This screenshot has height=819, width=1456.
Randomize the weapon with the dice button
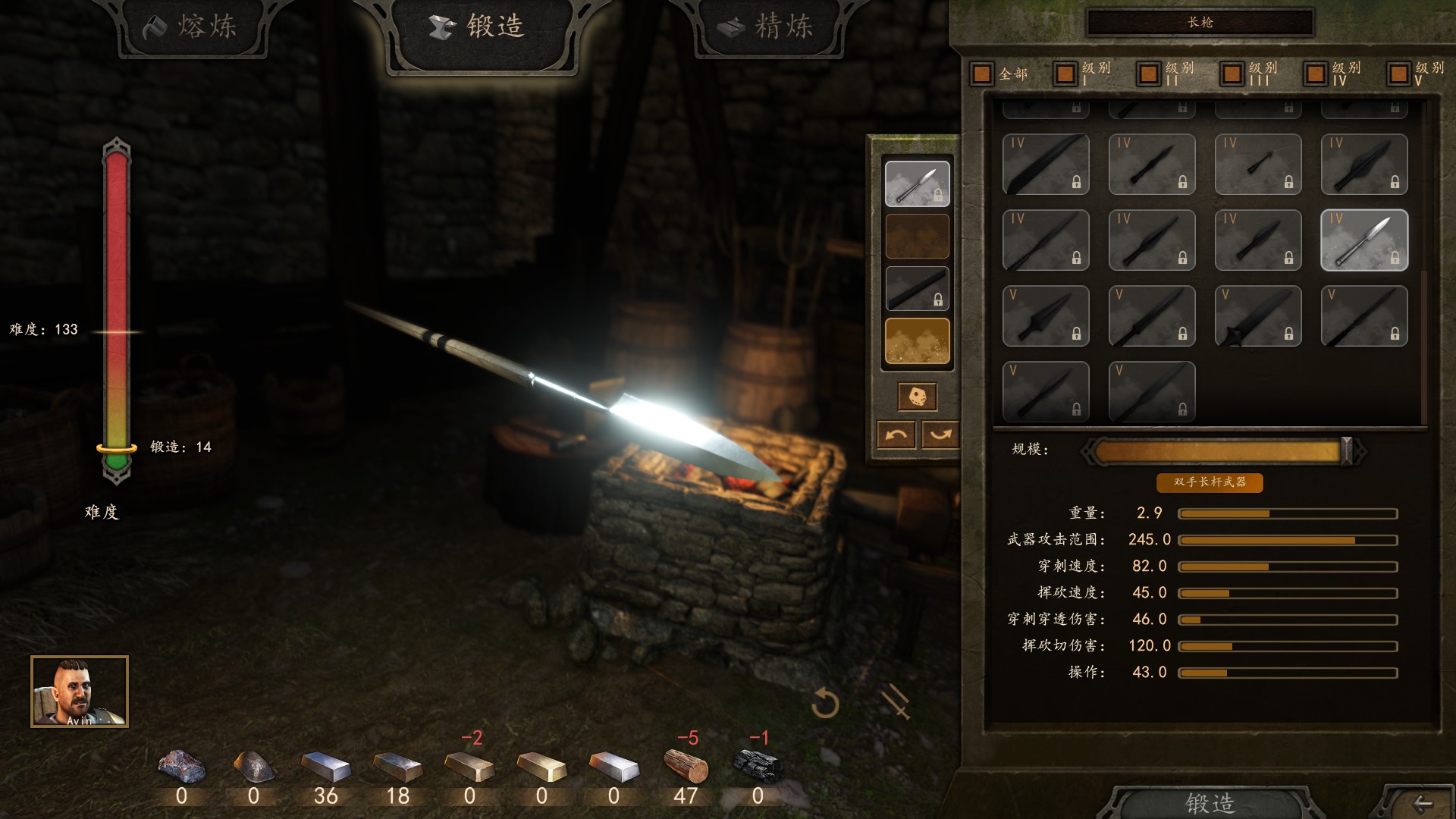917,396
